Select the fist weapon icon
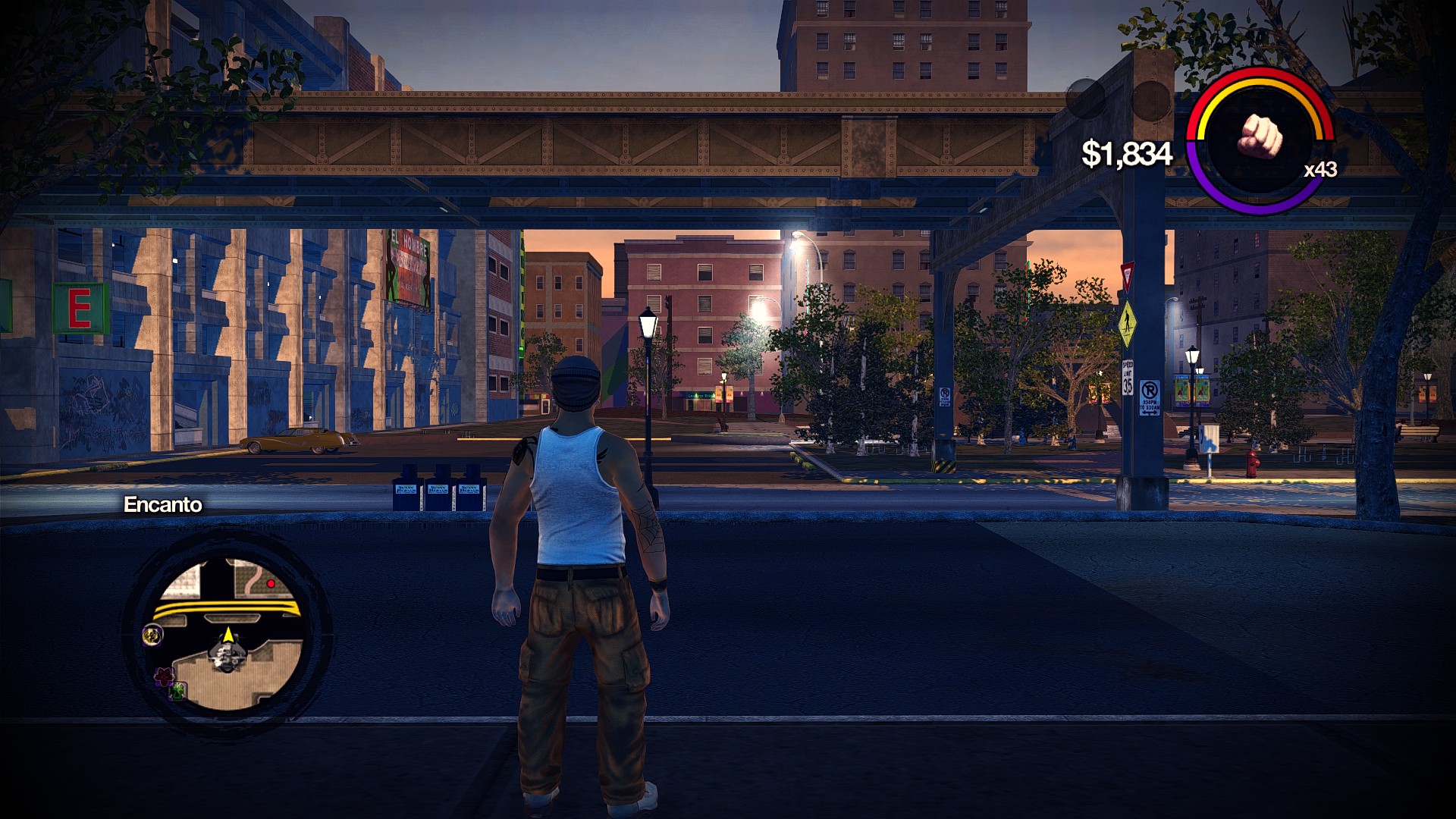Viewport: 1456px width, 819px height. 1260,138
